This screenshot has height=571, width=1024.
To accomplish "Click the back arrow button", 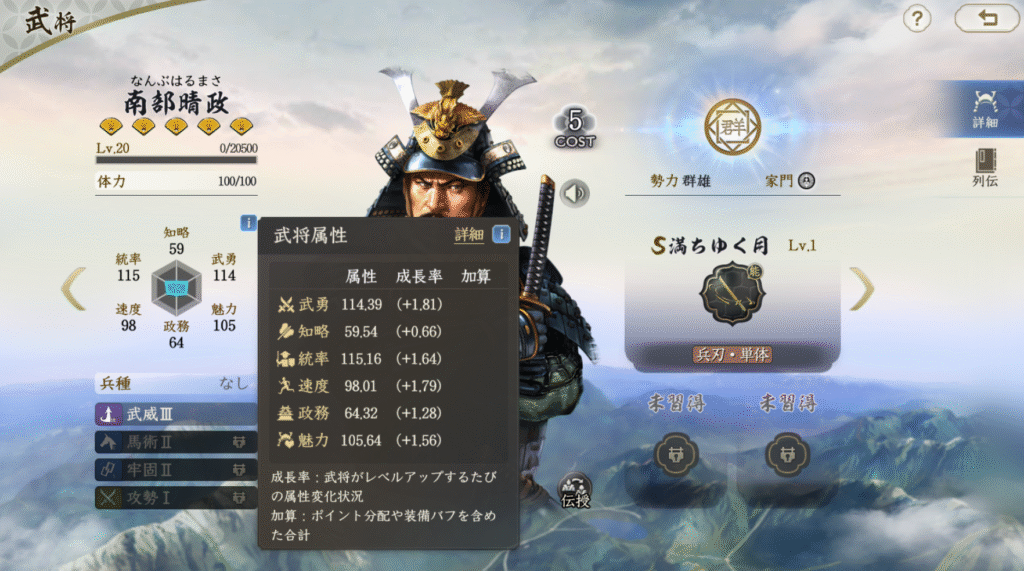I will (x=986, y=18).
